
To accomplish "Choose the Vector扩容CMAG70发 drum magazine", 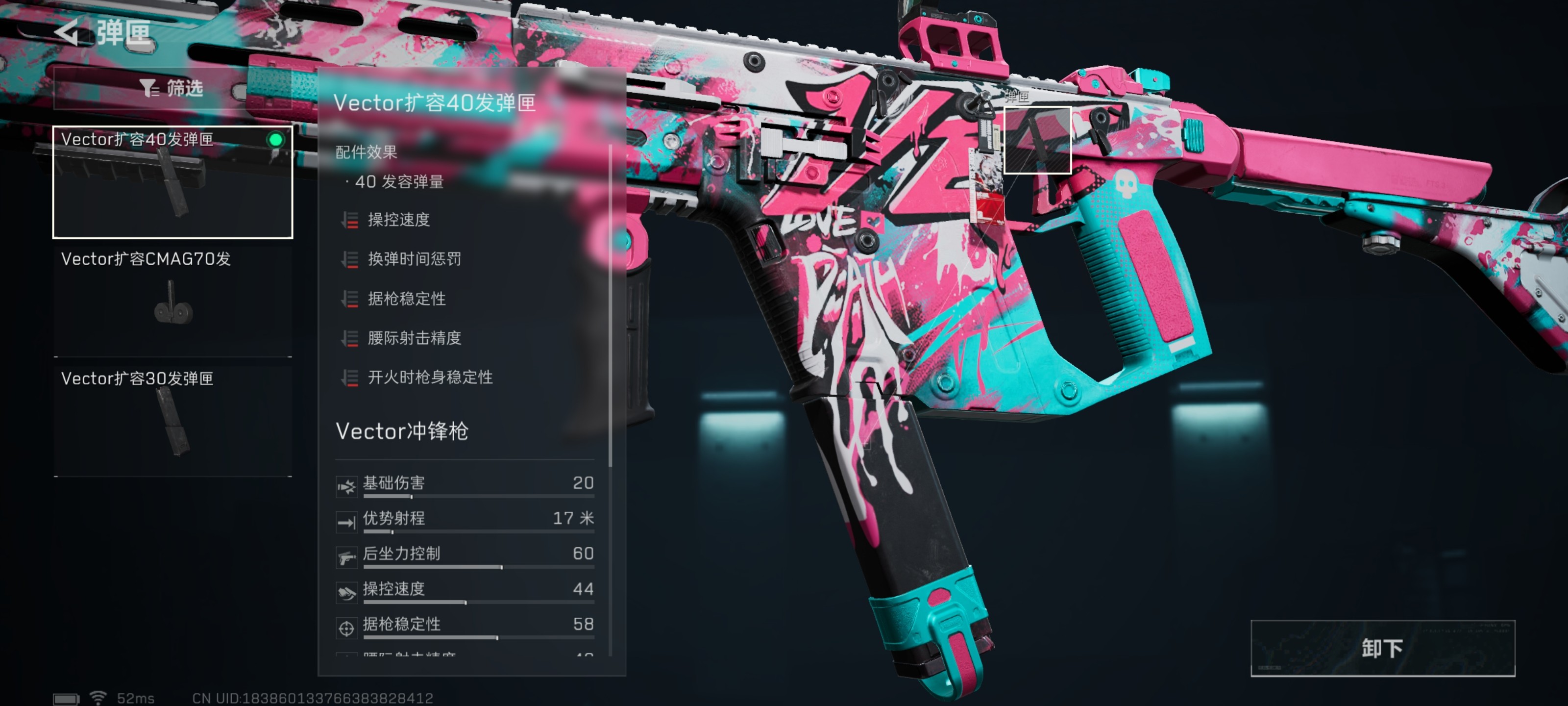I will (x=173, y=301).
